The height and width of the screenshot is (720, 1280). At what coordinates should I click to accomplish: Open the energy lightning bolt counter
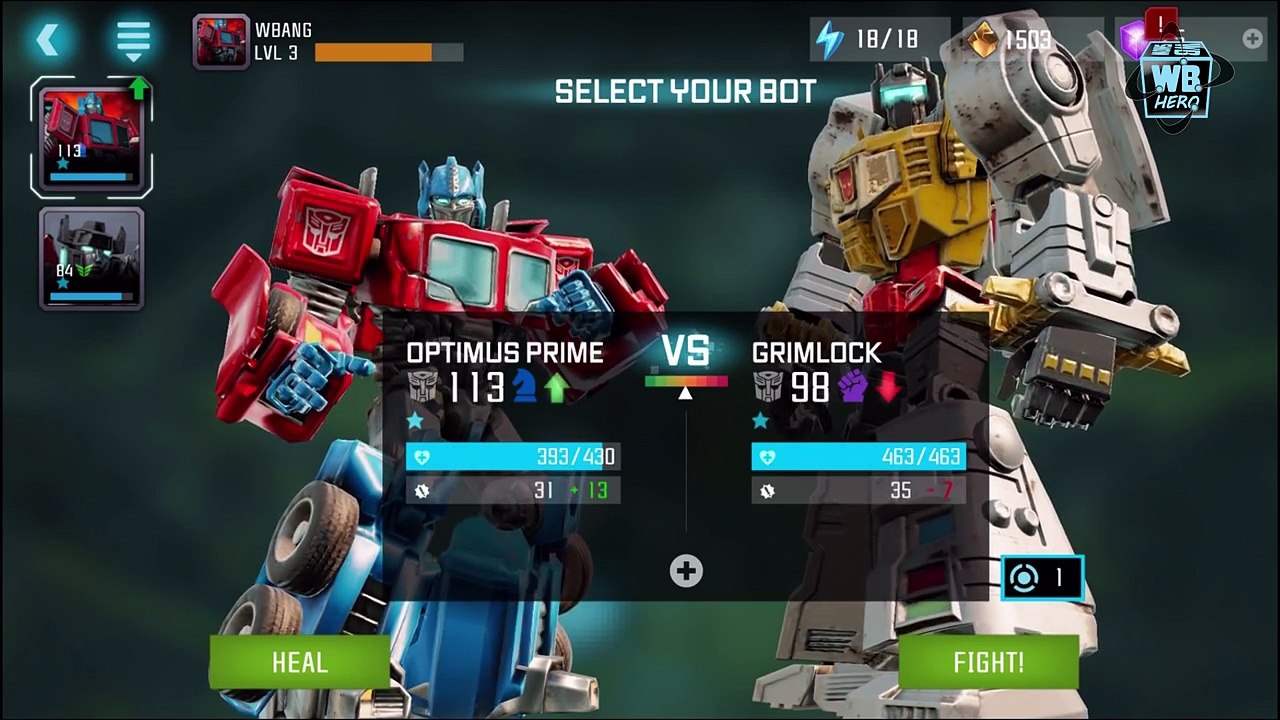pos(830,40)
